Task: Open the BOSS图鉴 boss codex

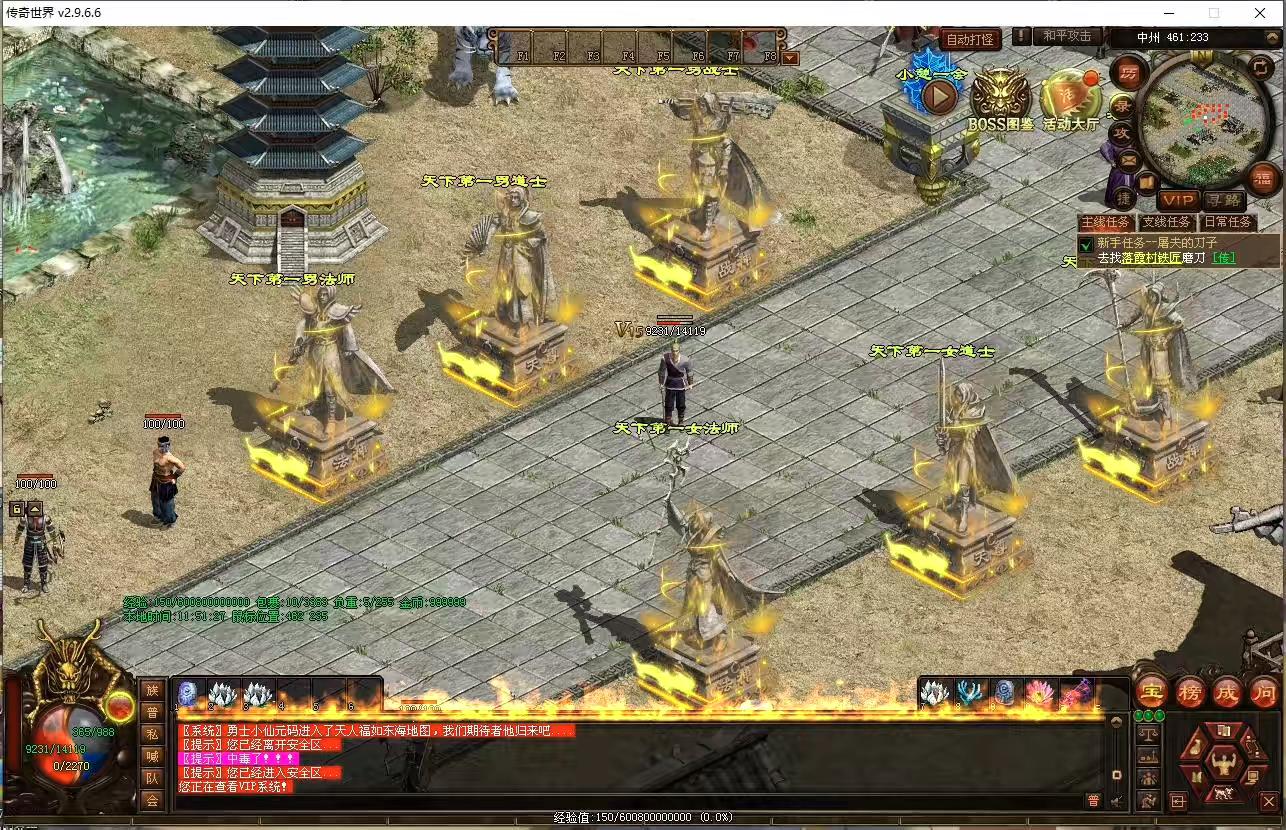Action: [x=1000, y=100]
